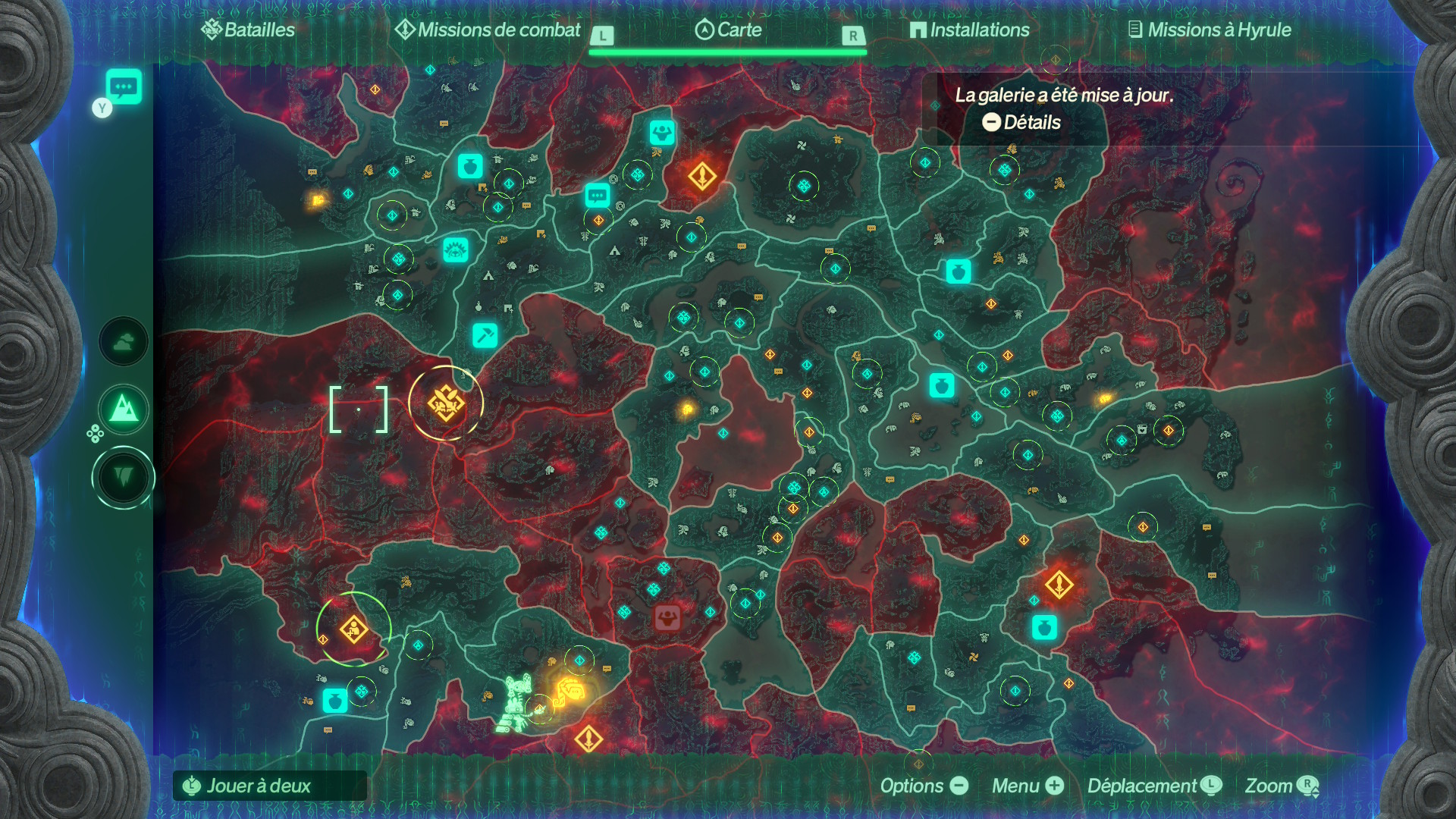
Task: Select the cyan eye symbol marker
Action: pos(456,249)
